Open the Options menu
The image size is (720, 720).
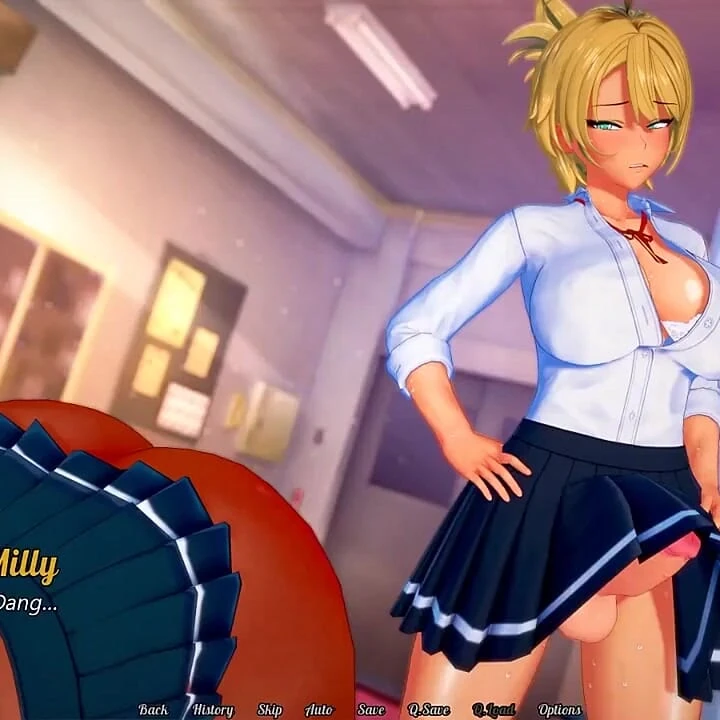[560, 709]
